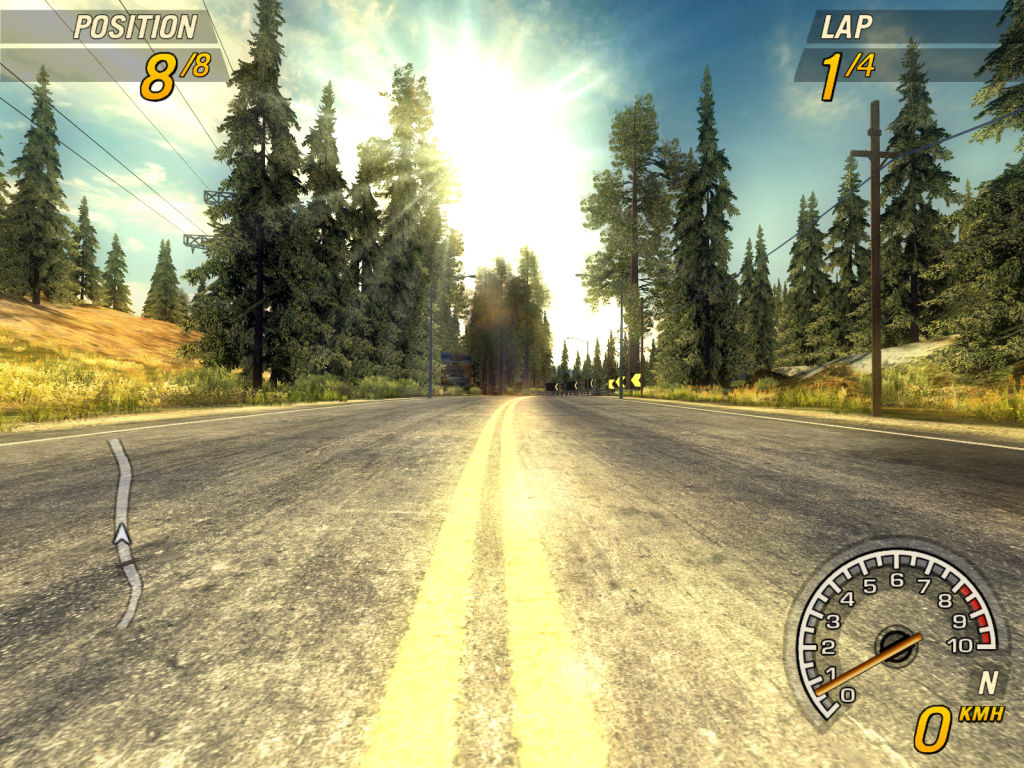Select the player arrow marker on the minimap

click(122, 534)
